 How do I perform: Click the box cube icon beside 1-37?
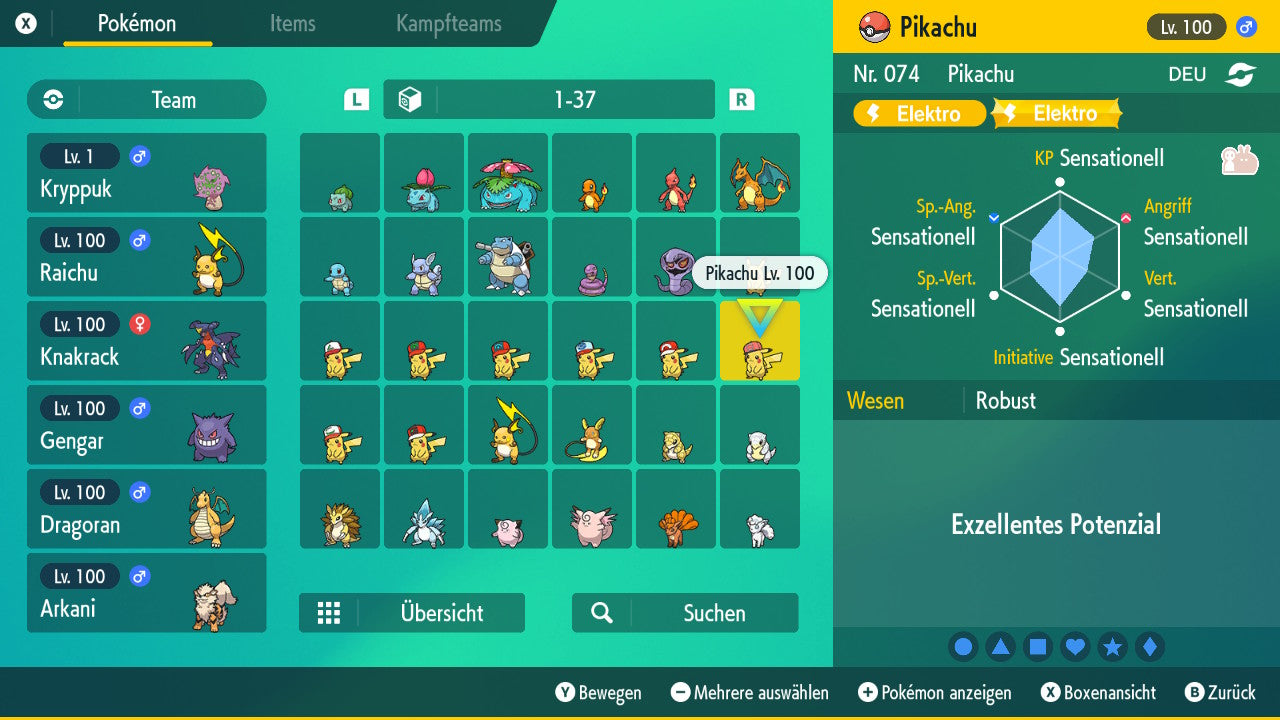(411, 98)
